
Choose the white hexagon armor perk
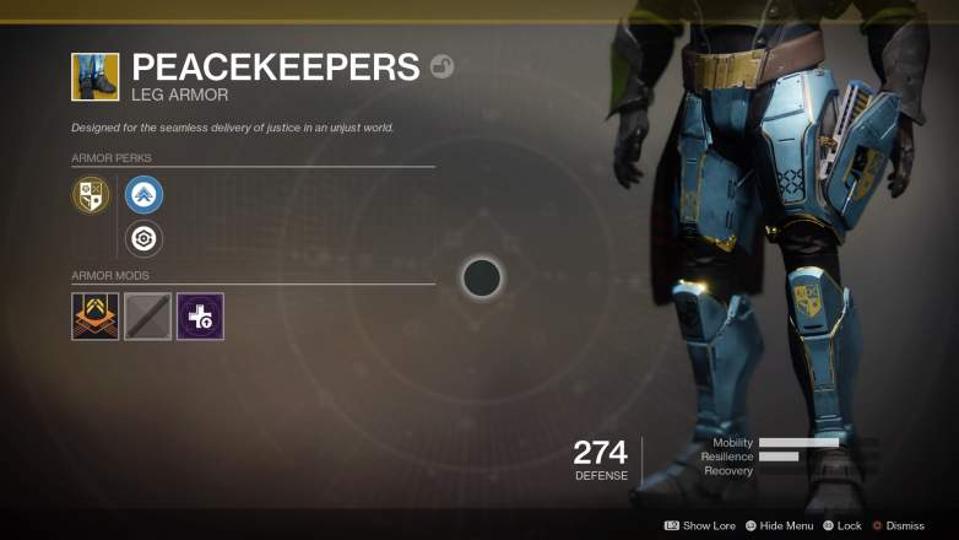[x=144, y=239]
